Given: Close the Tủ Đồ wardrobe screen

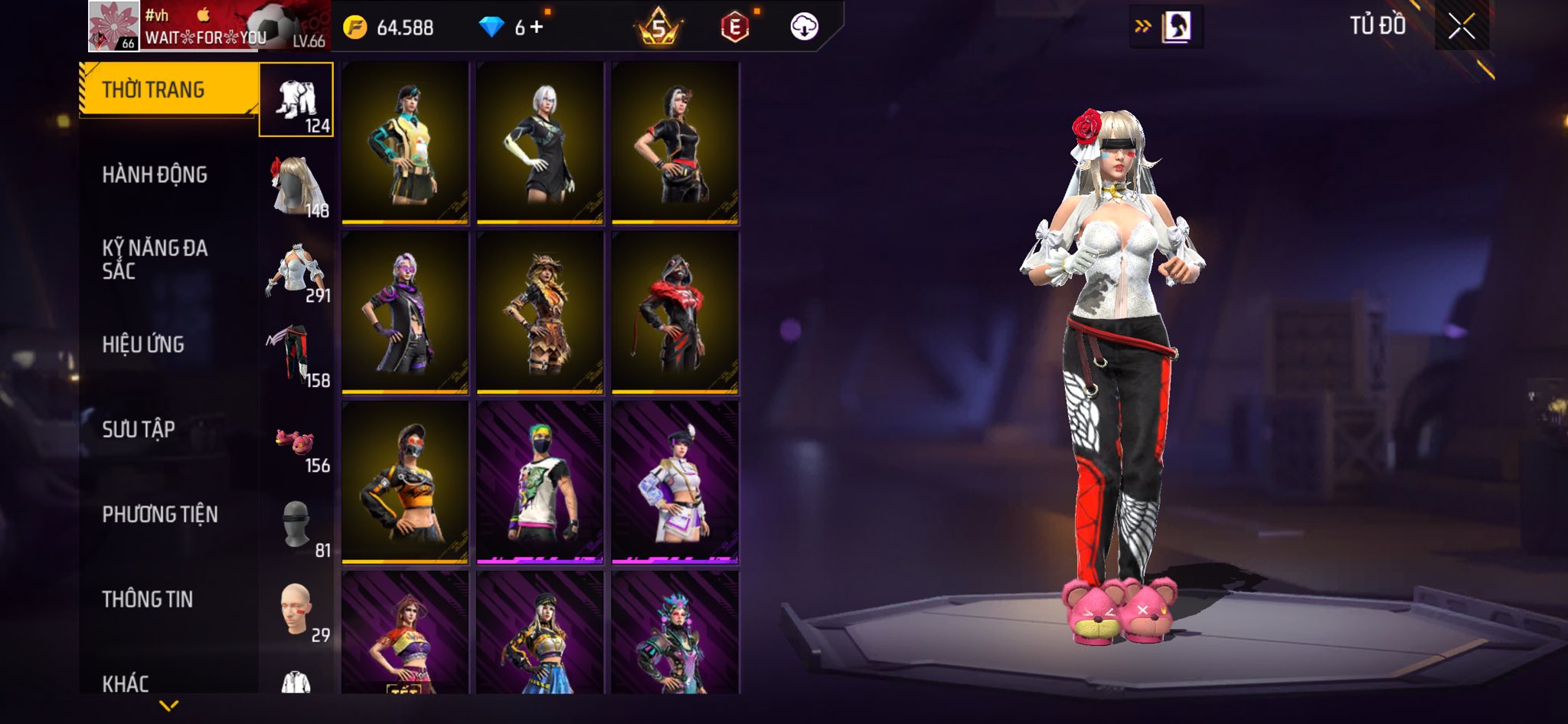Looking at the screenshot, I should point(1461,27).
